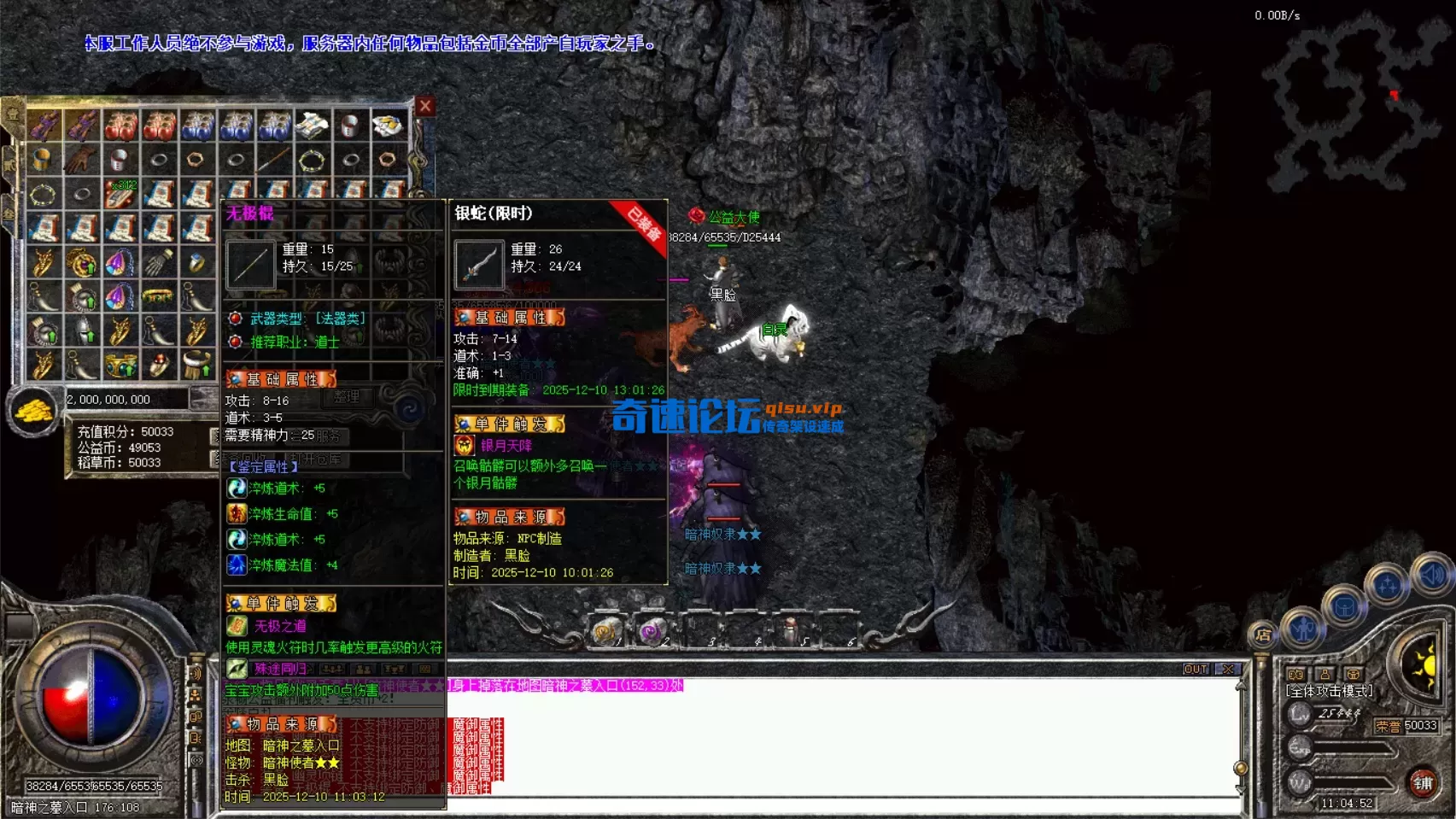This screenshot has width=1456, height=819.
Task: Toggle the coin display icon above attack mode
Action: click(1295, 674)
